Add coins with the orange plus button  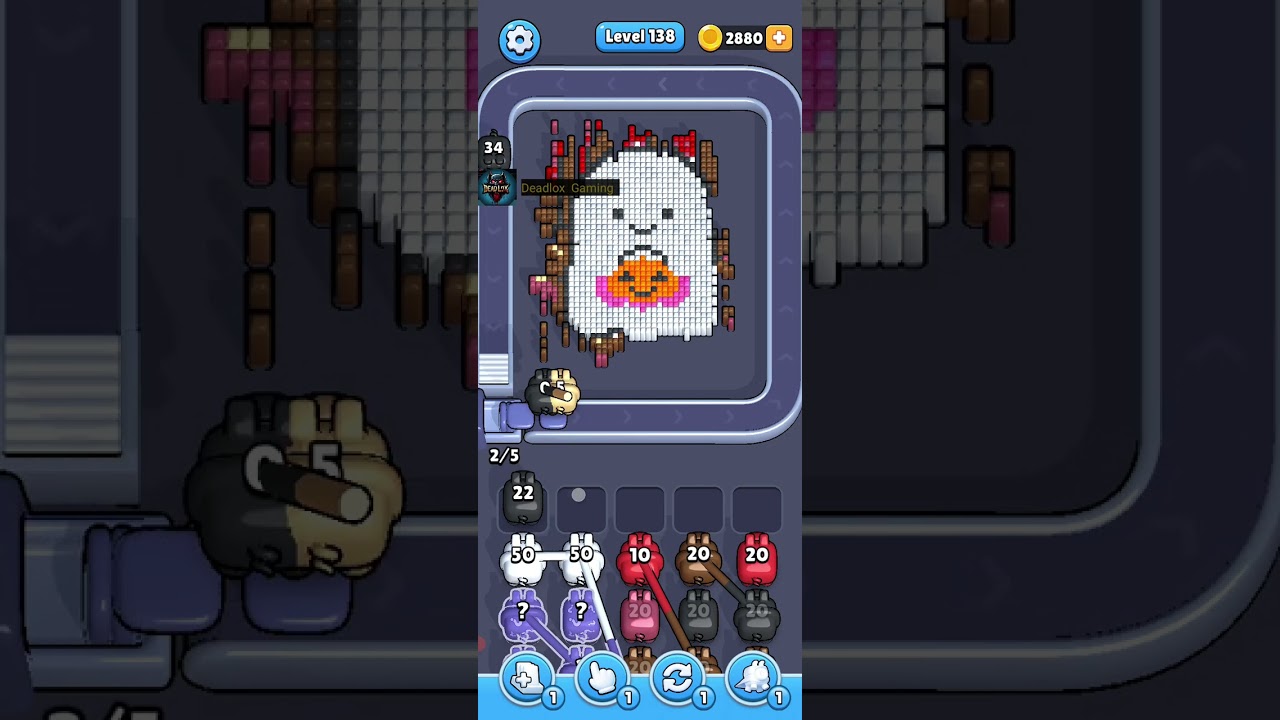(779, 38)
